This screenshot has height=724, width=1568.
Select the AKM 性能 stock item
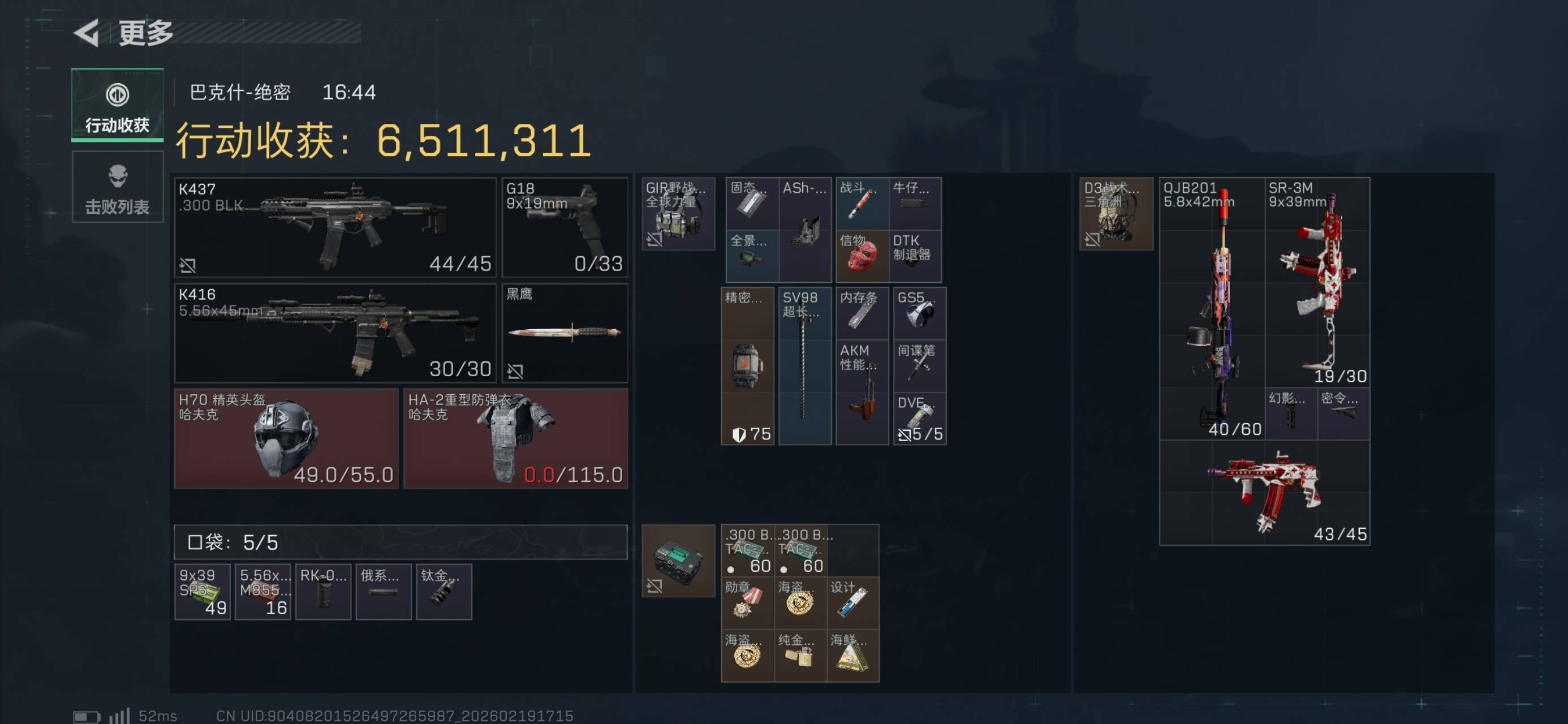click(861, 392)
